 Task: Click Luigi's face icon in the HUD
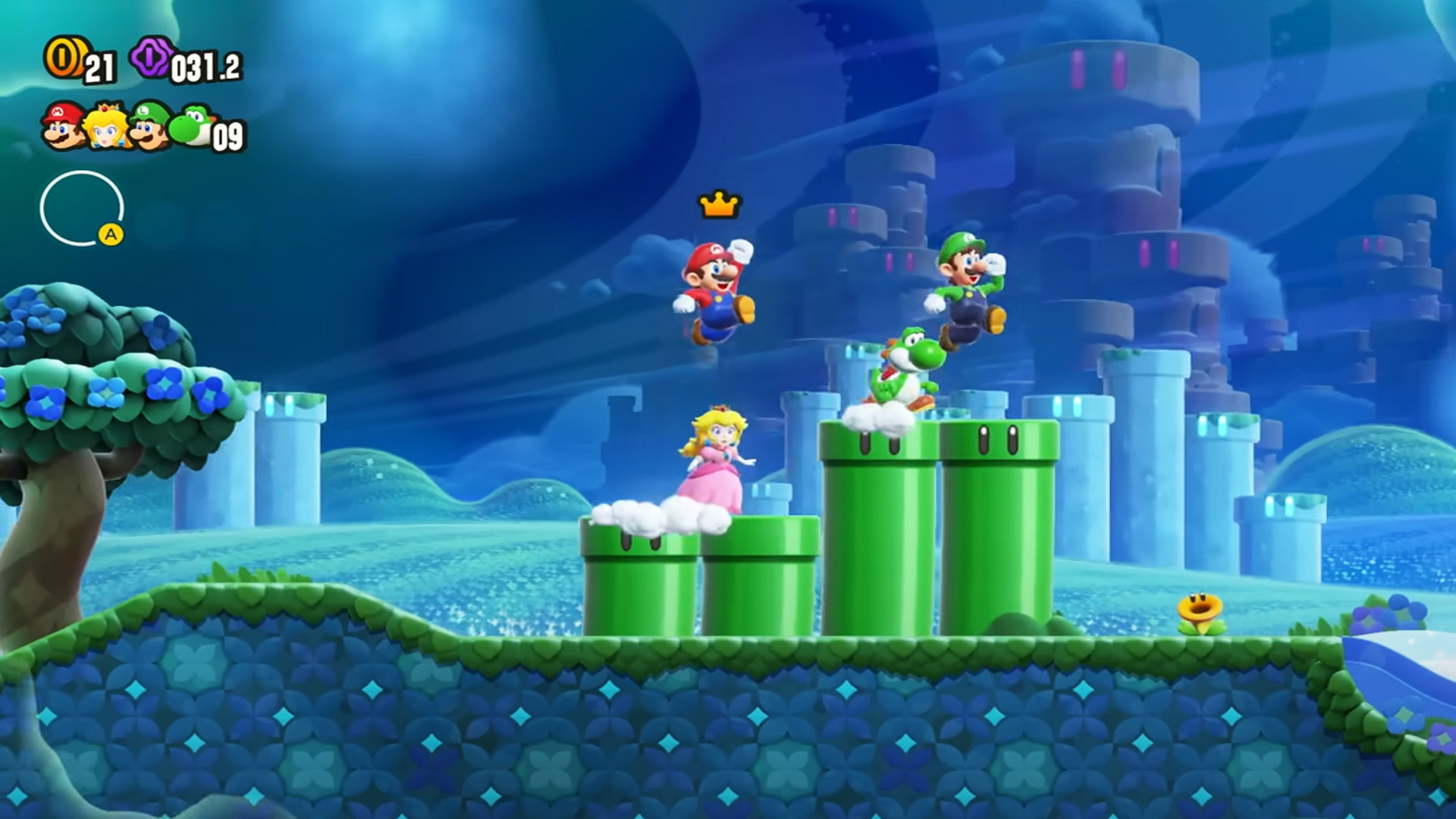point(148,127)
